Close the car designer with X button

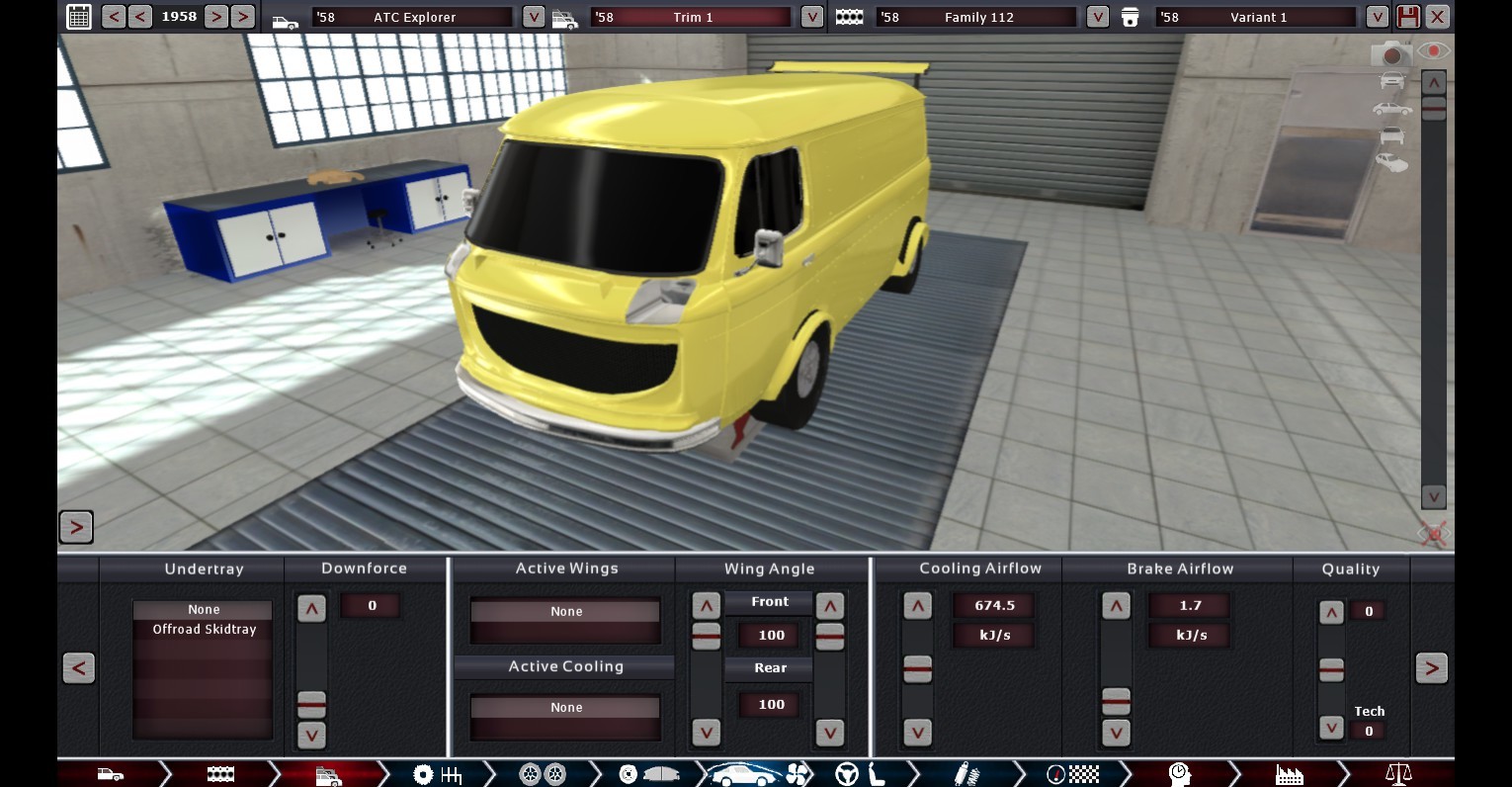click(1438, 17)
